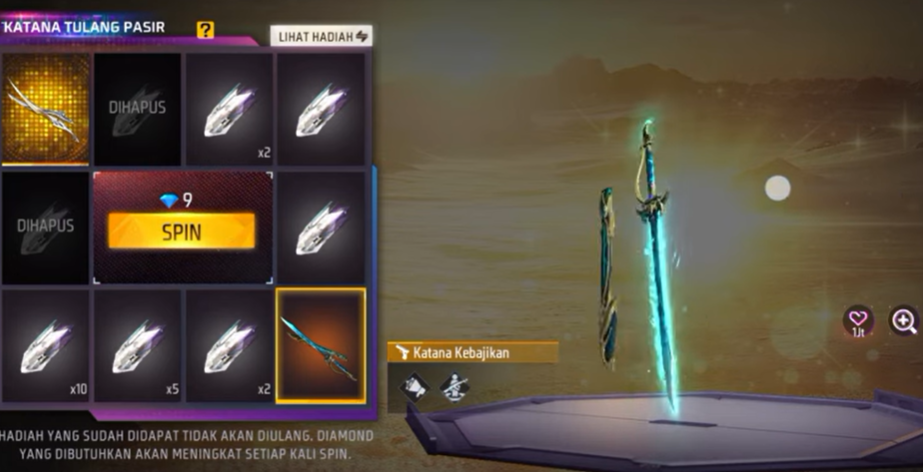
Task: Select the highlighted blue katana prize slot
Action: click(320, 345)
